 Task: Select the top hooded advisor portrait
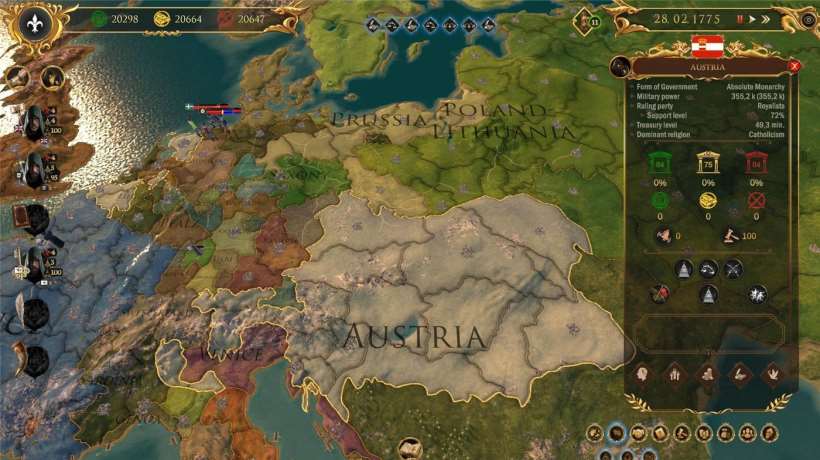[x=33, y=122]
